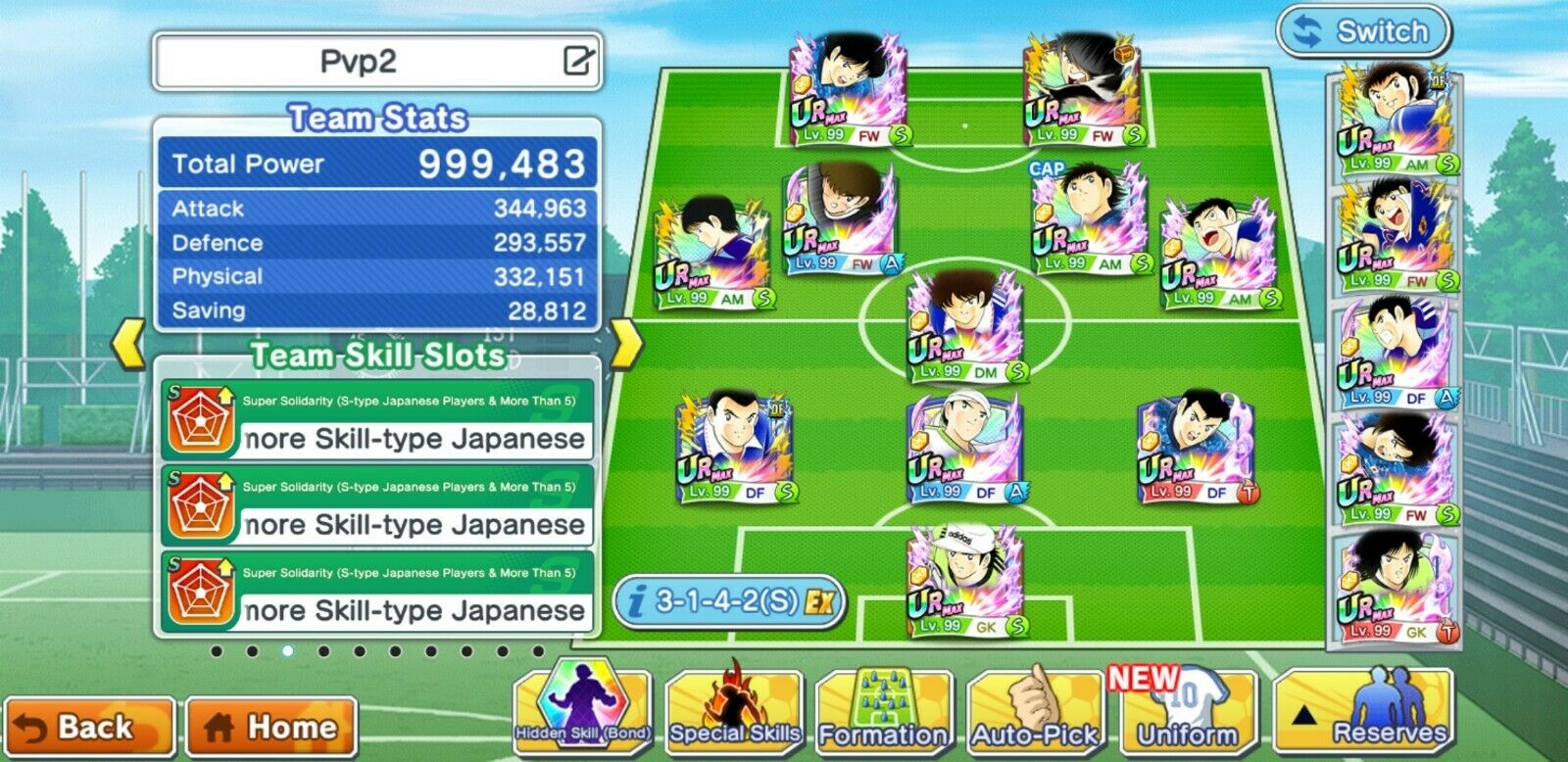Return using the Home button
Viewport: 1568px width, 762px height.
(268, 727)
